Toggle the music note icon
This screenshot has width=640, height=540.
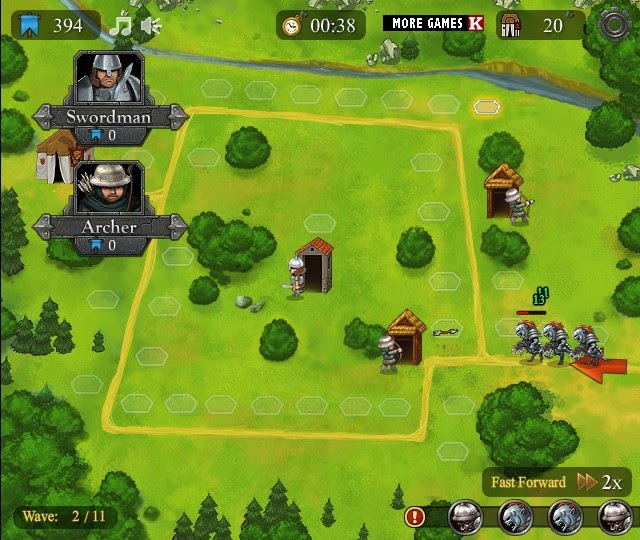click(123, 24)
